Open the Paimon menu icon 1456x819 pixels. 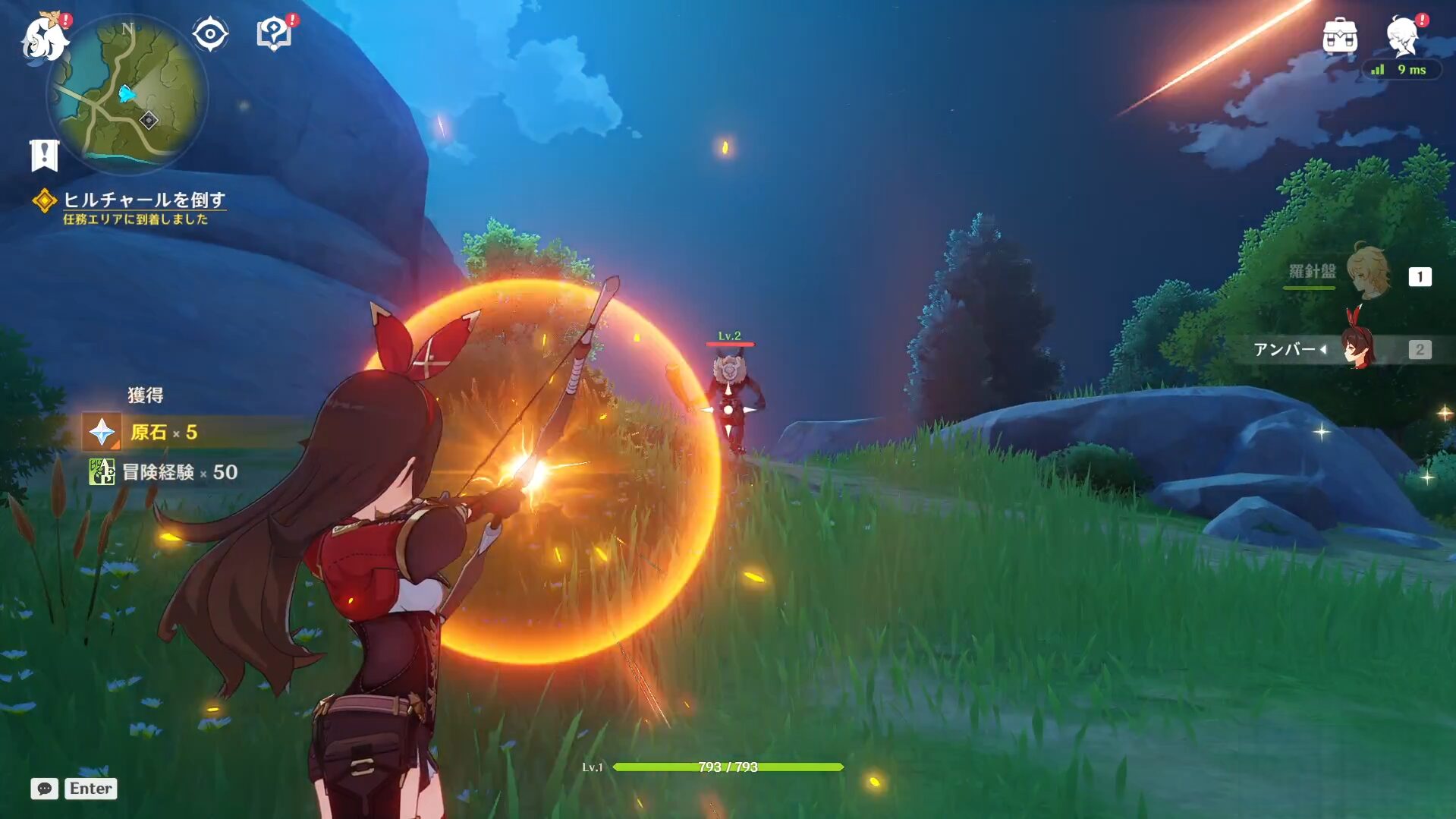[44, 37]
